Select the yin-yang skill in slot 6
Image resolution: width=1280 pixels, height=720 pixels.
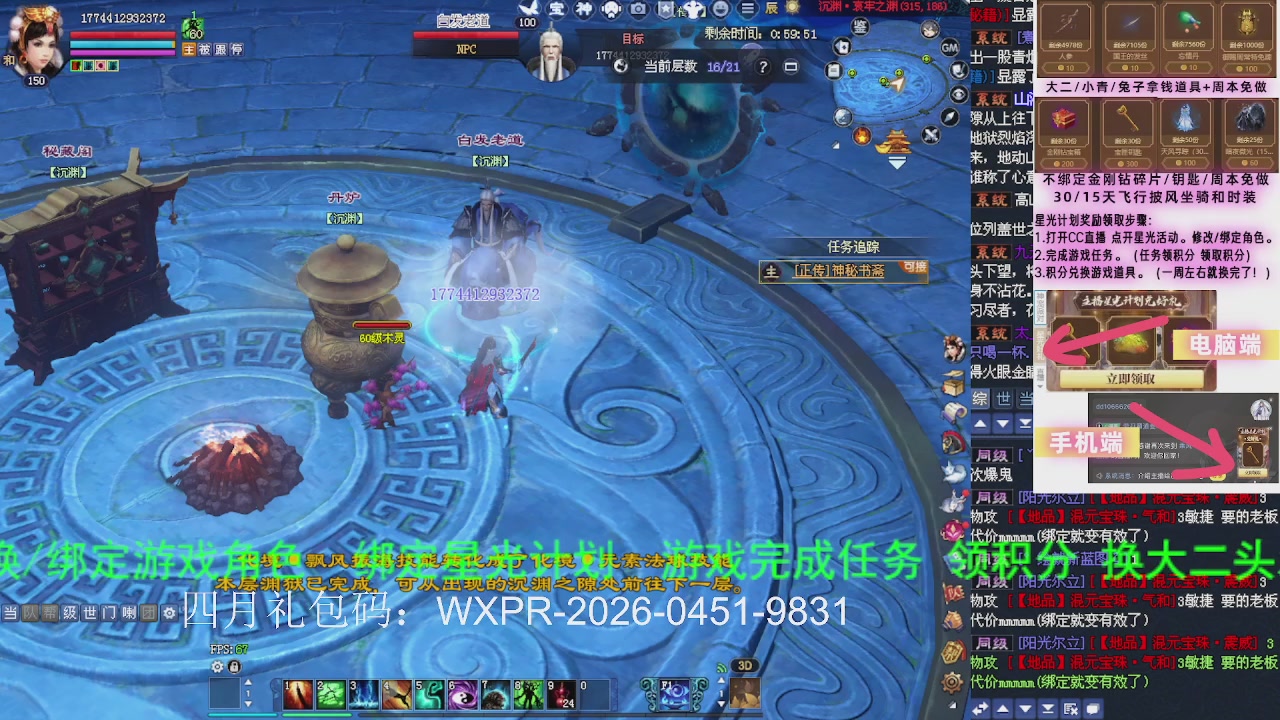pos(462,695)
